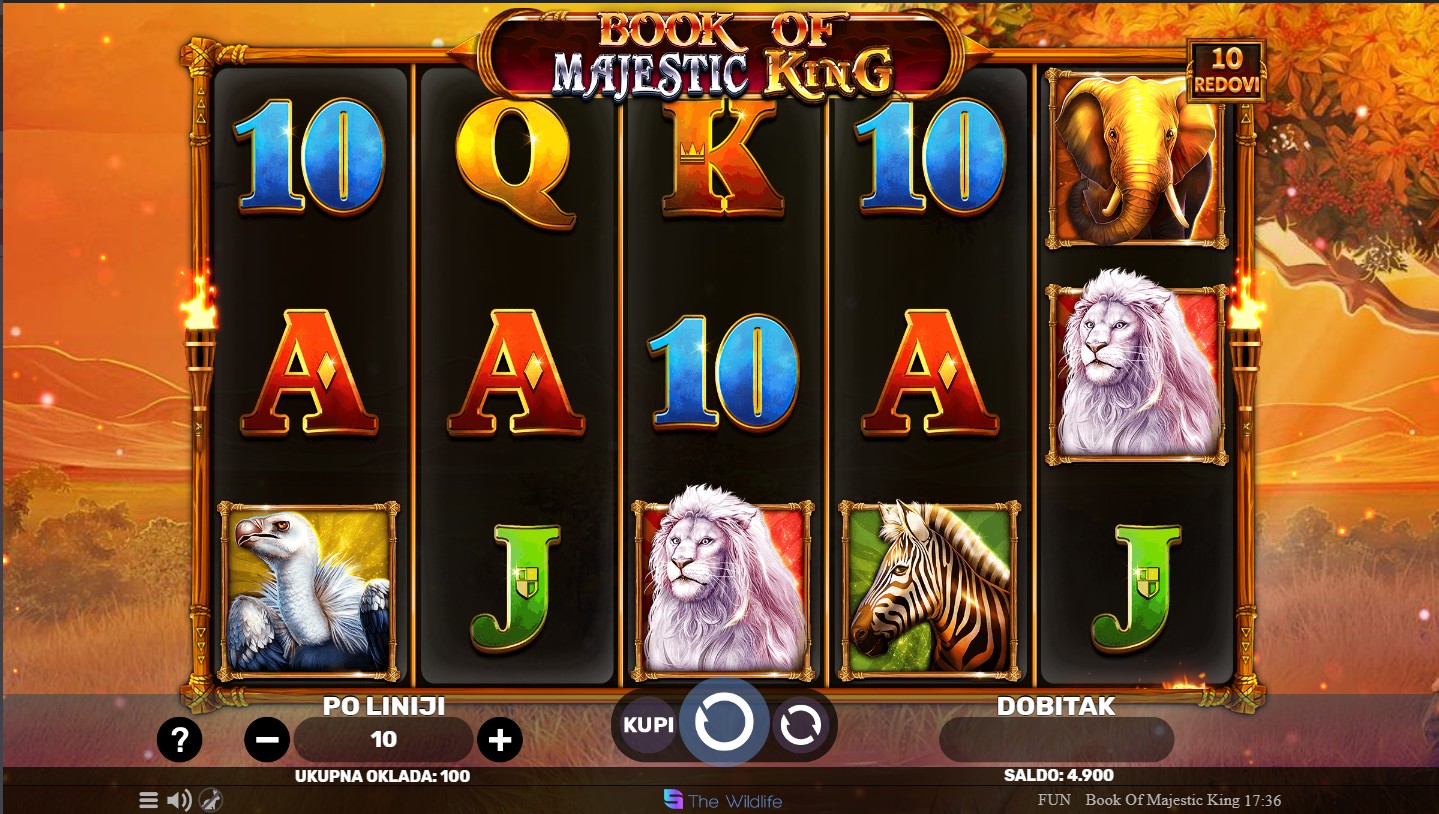Open the KUPI bonus buy option

(x=648, y=724)
